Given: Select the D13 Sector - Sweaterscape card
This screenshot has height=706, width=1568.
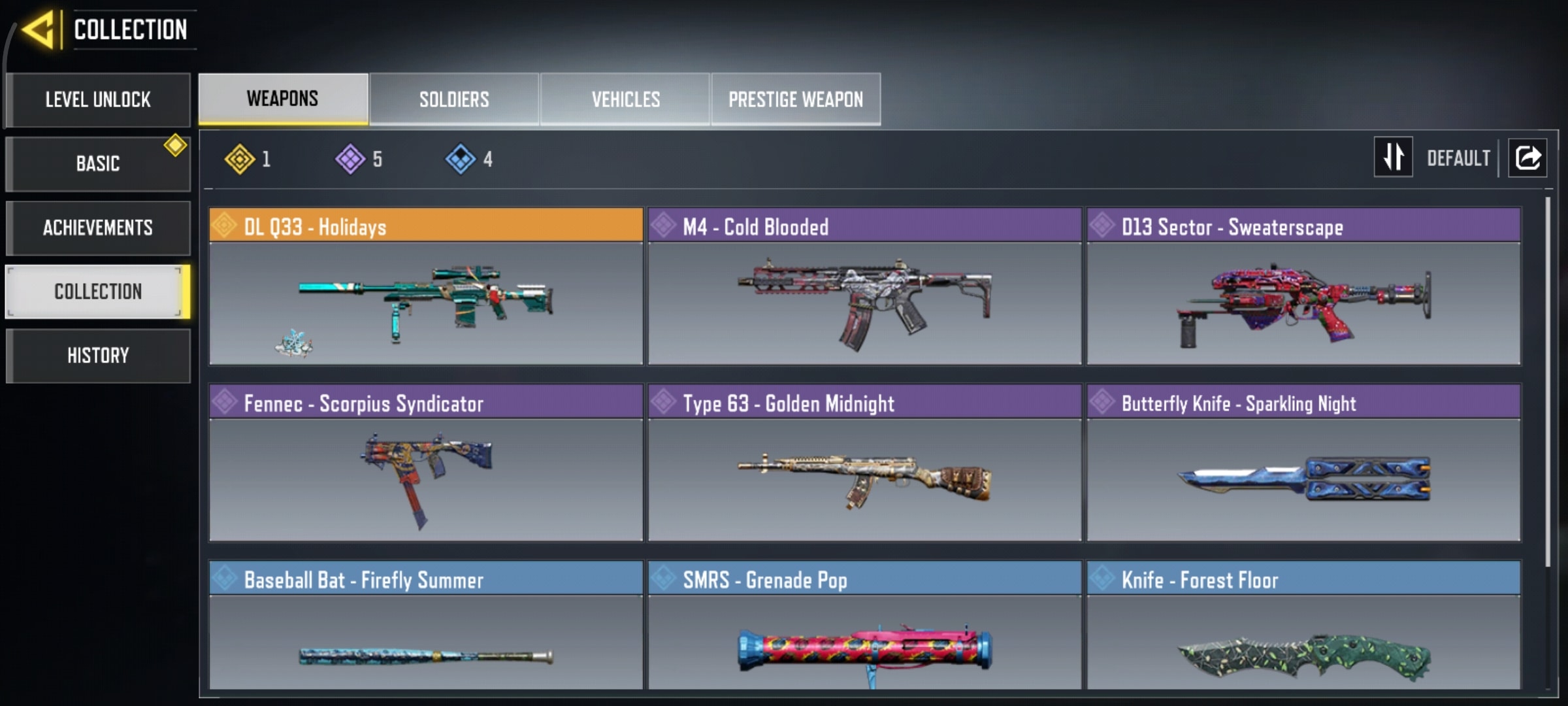Looking at the screenshot, I should pos(1303,286).
